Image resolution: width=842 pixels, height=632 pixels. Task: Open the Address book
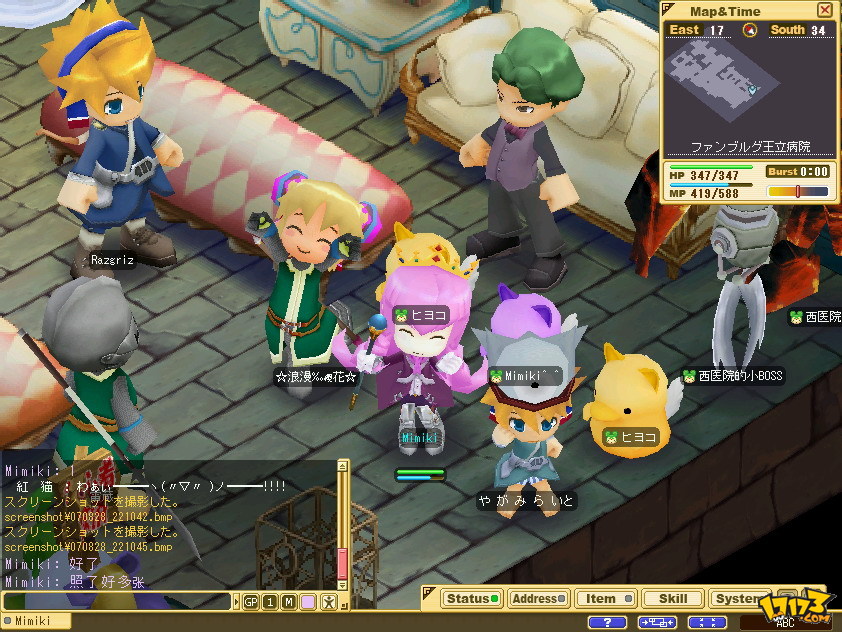coord(537,599)
